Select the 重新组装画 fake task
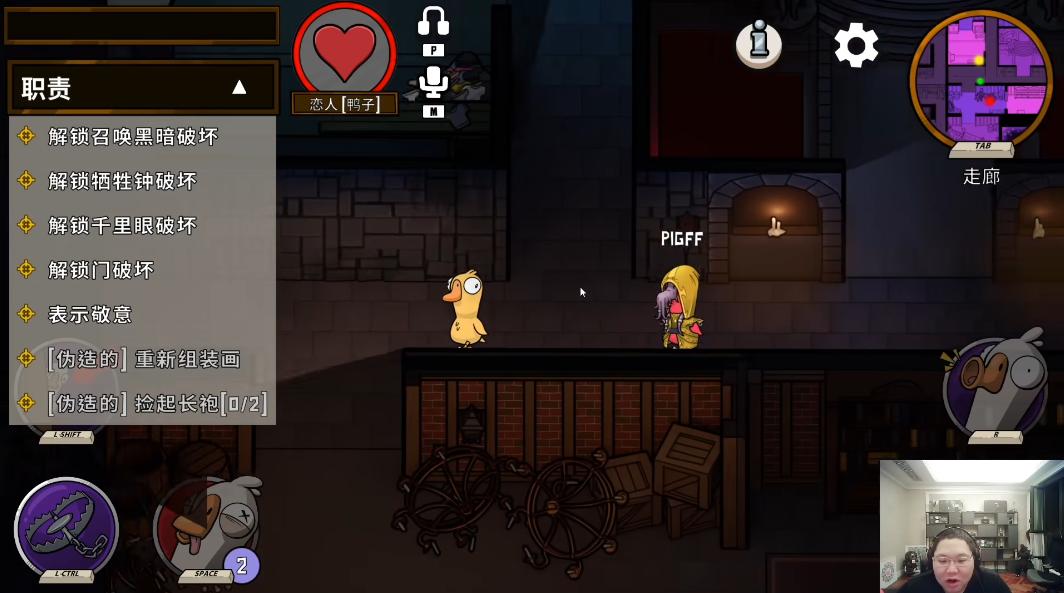Screen dimensions: 1064x593 tap(144, 359)
